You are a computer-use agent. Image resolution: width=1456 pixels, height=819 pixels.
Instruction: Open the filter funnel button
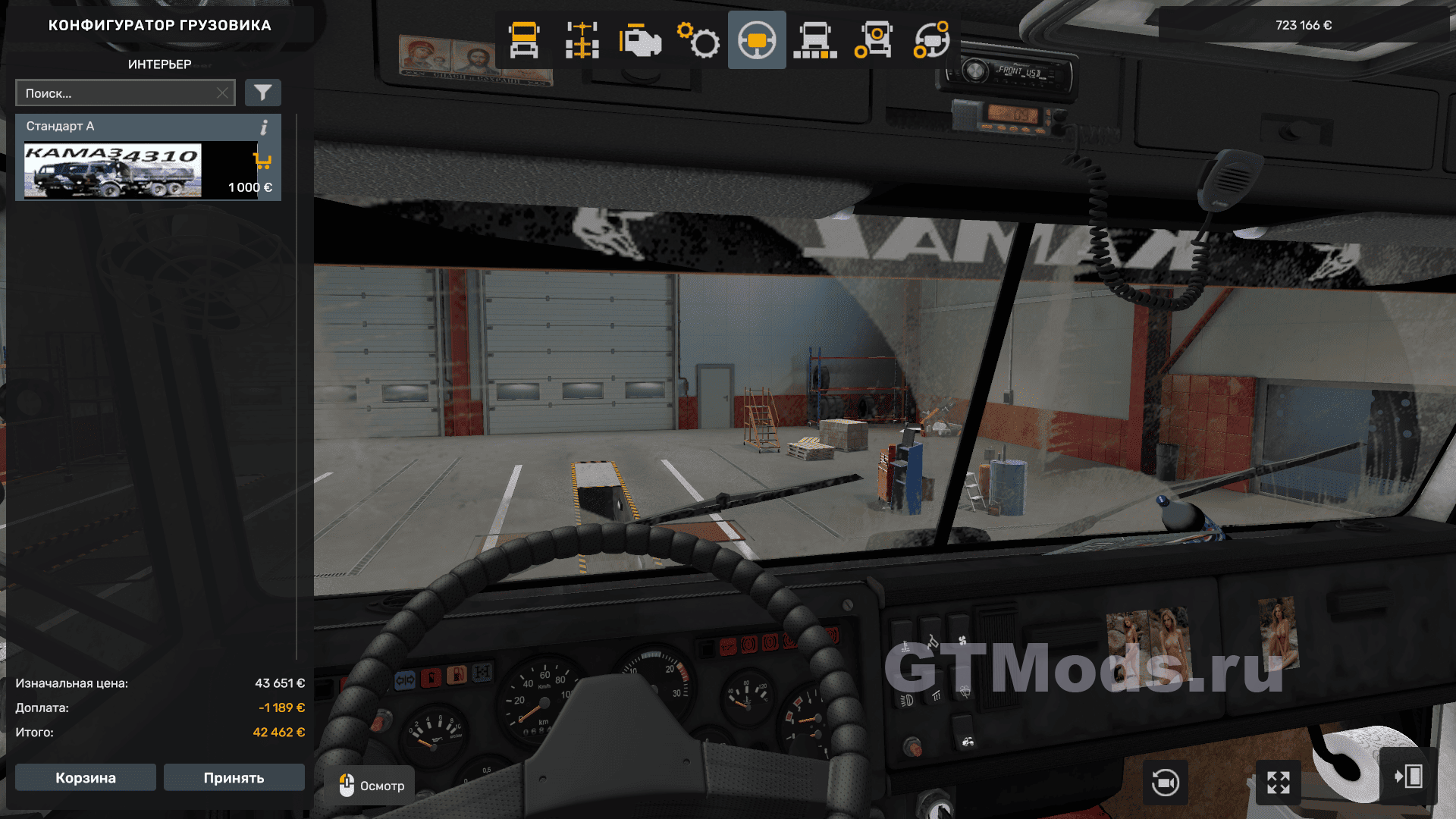coord(262,93)
